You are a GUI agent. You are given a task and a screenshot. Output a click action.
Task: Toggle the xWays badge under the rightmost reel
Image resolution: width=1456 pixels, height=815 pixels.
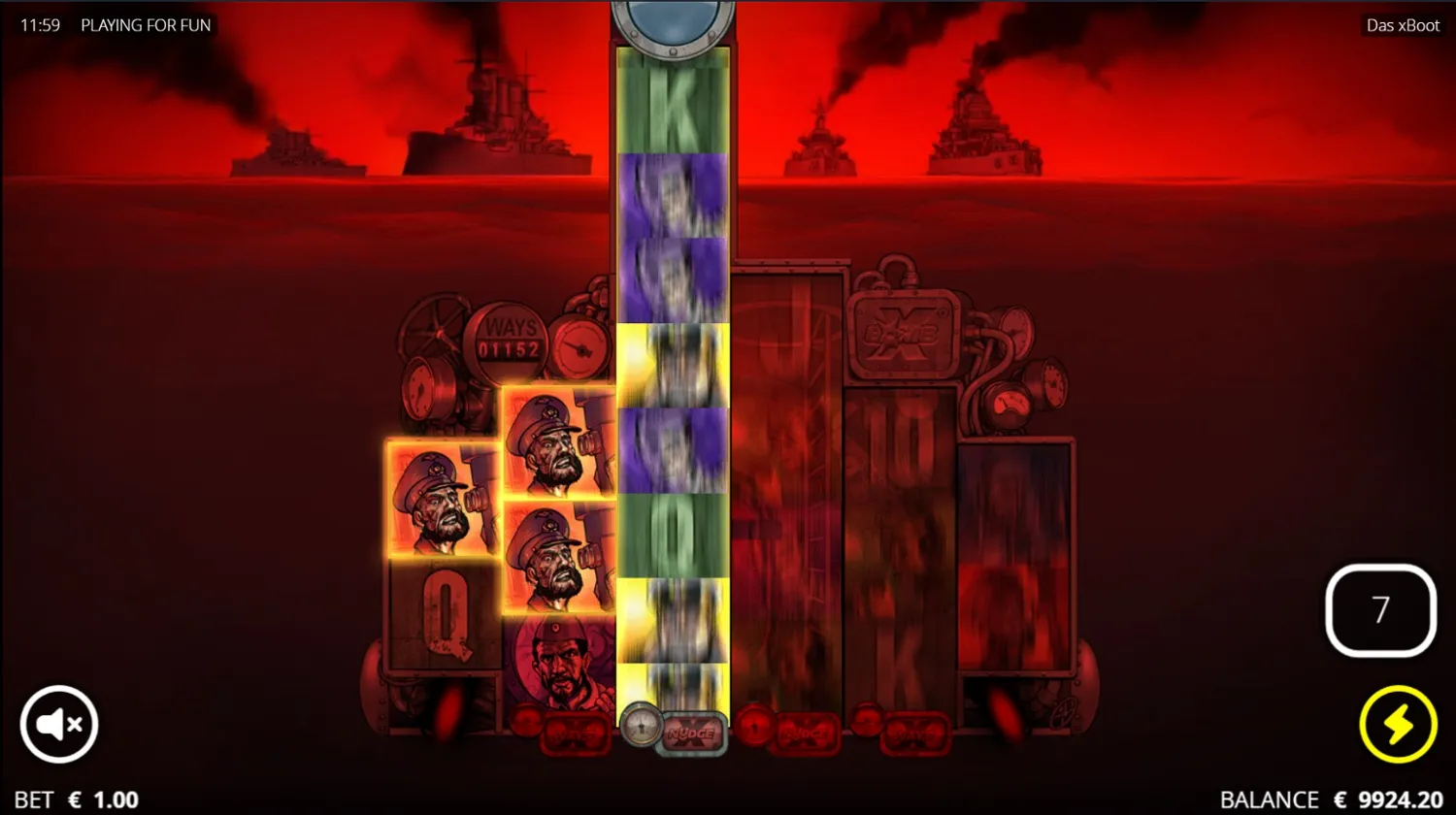click(915, 734)
